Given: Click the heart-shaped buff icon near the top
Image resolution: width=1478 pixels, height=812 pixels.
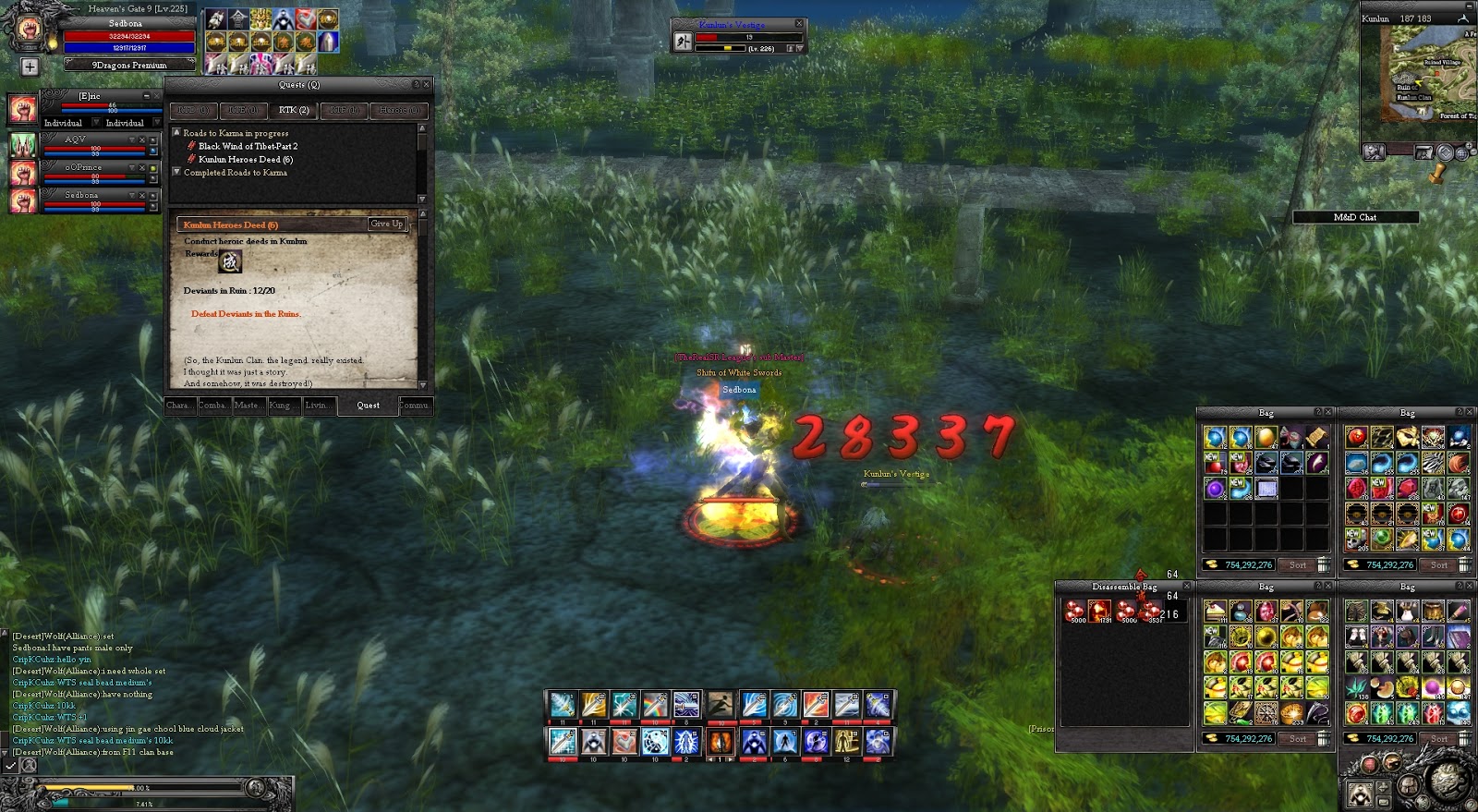Looking at the screenshot, I should click(305, 18).
